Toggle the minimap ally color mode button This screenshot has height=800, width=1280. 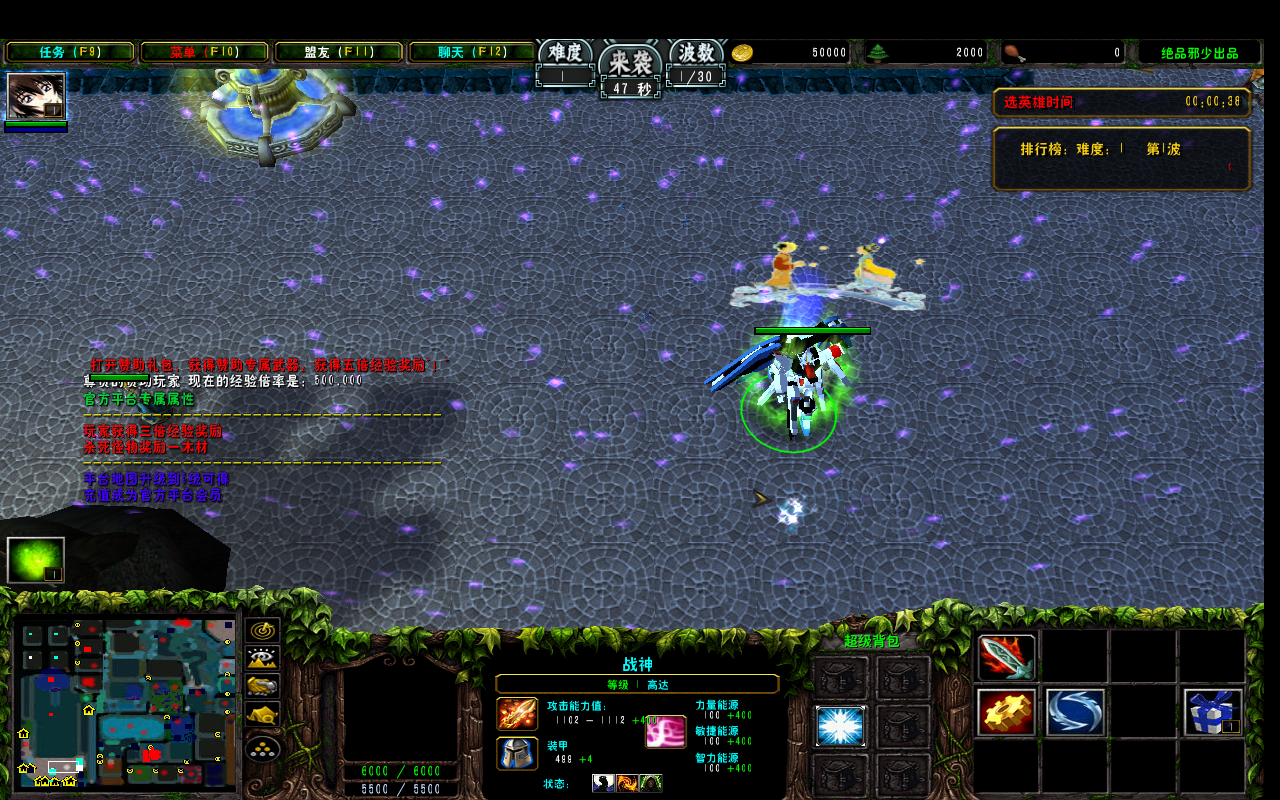(x=263, y=686)
